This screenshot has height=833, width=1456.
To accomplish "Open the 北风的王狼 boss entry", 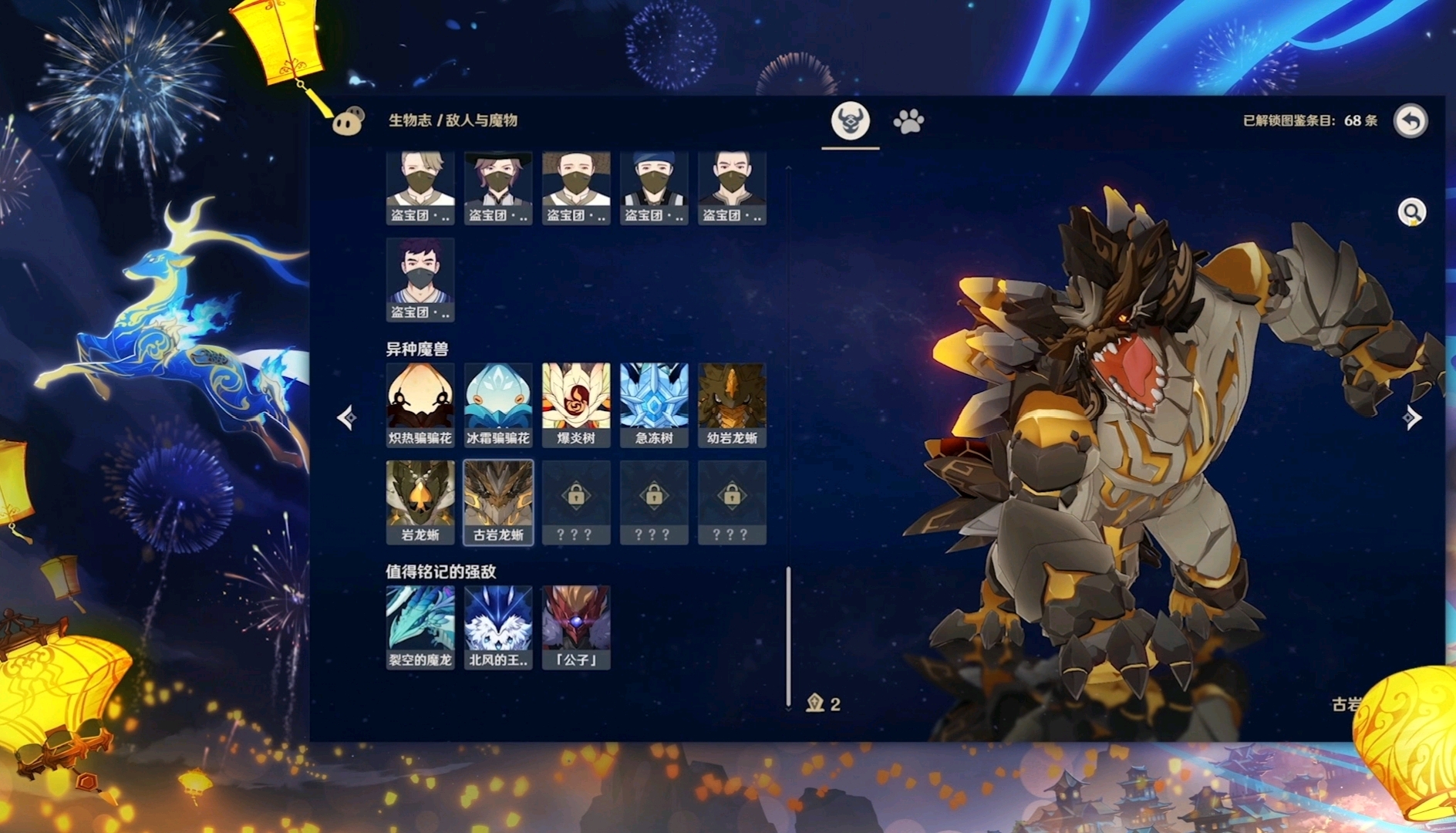I will click(x=498, y=627).
